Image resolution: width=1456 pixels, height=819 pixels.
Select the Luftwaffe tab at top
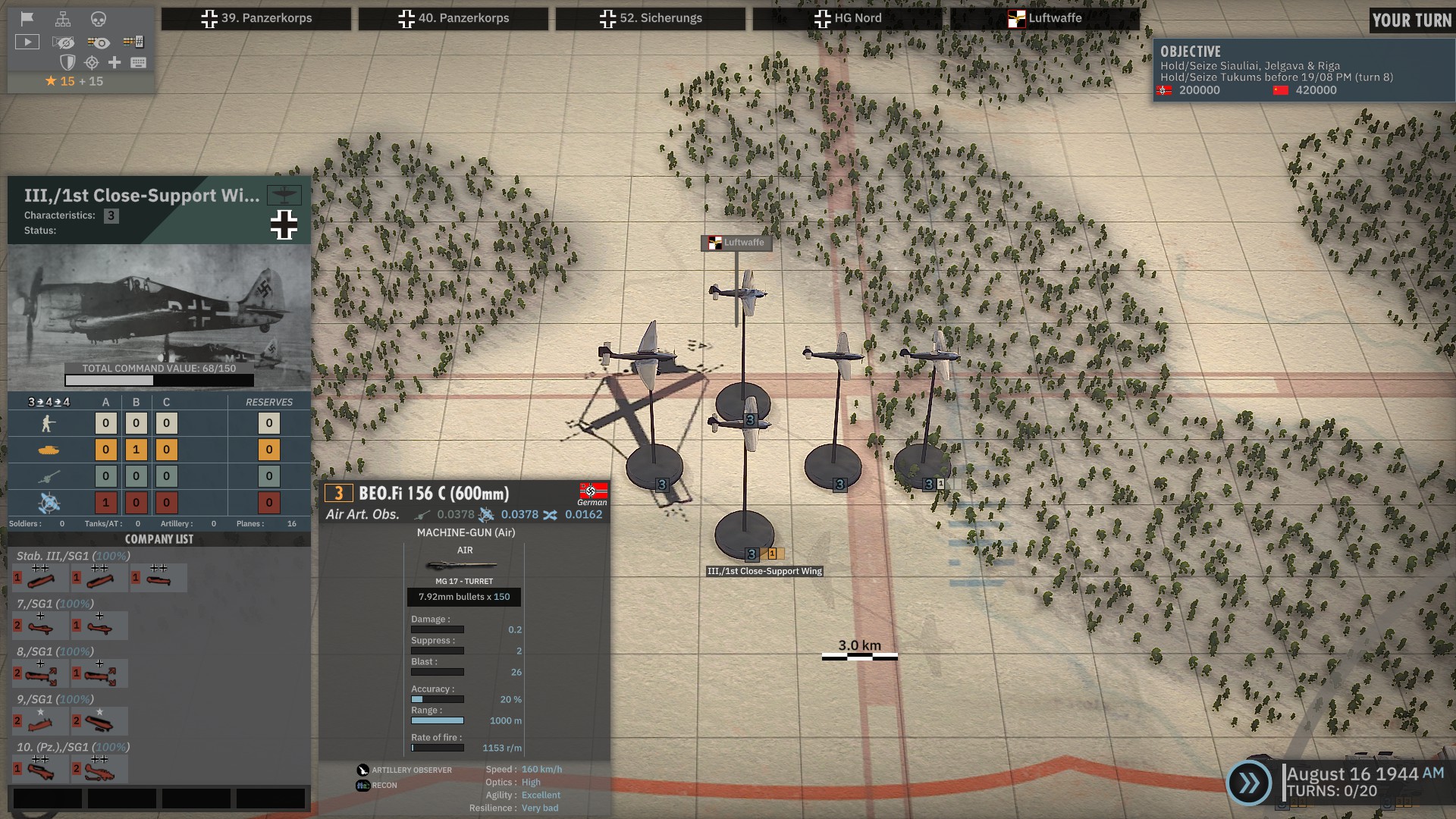(1045, 18)
